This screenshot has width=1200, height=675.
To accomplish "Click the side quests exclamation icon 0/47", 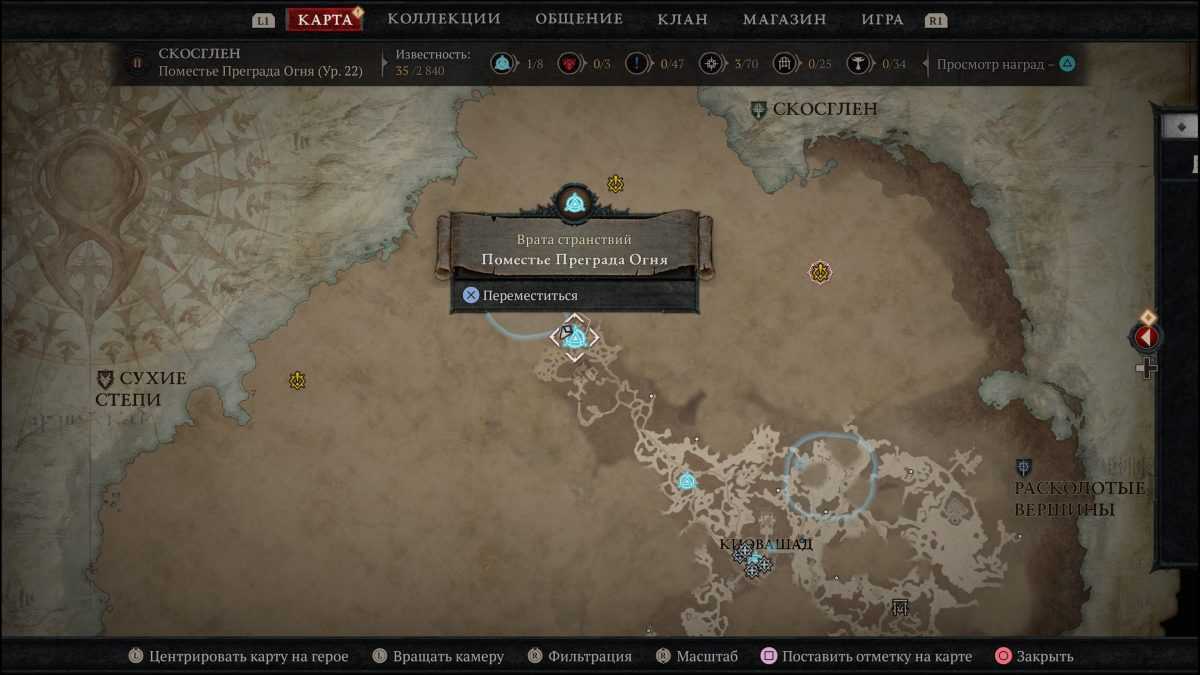I will pyautogui.click(x=637, y=65).
